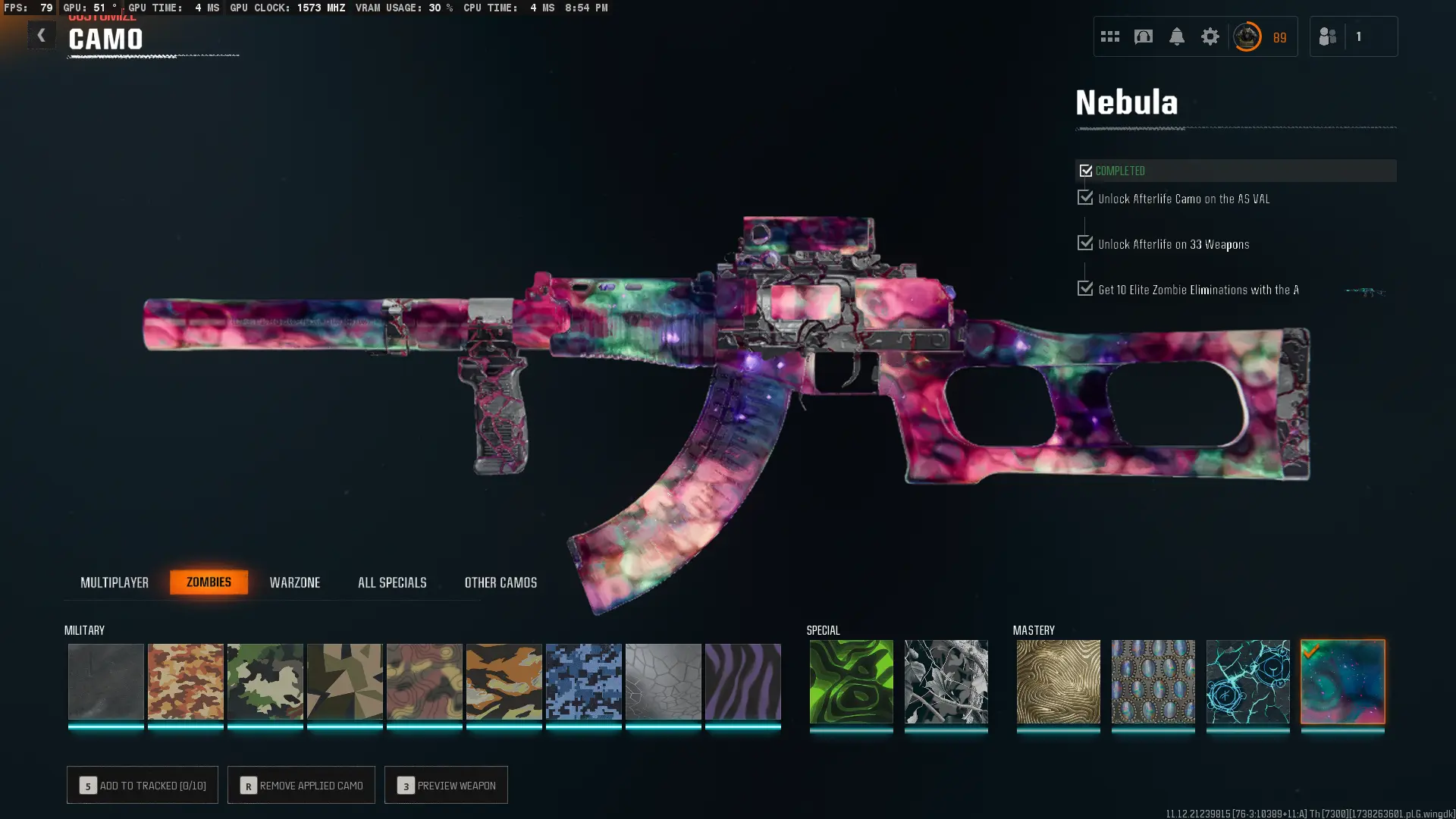Open the voice chat headset icon

point(1144,36)
